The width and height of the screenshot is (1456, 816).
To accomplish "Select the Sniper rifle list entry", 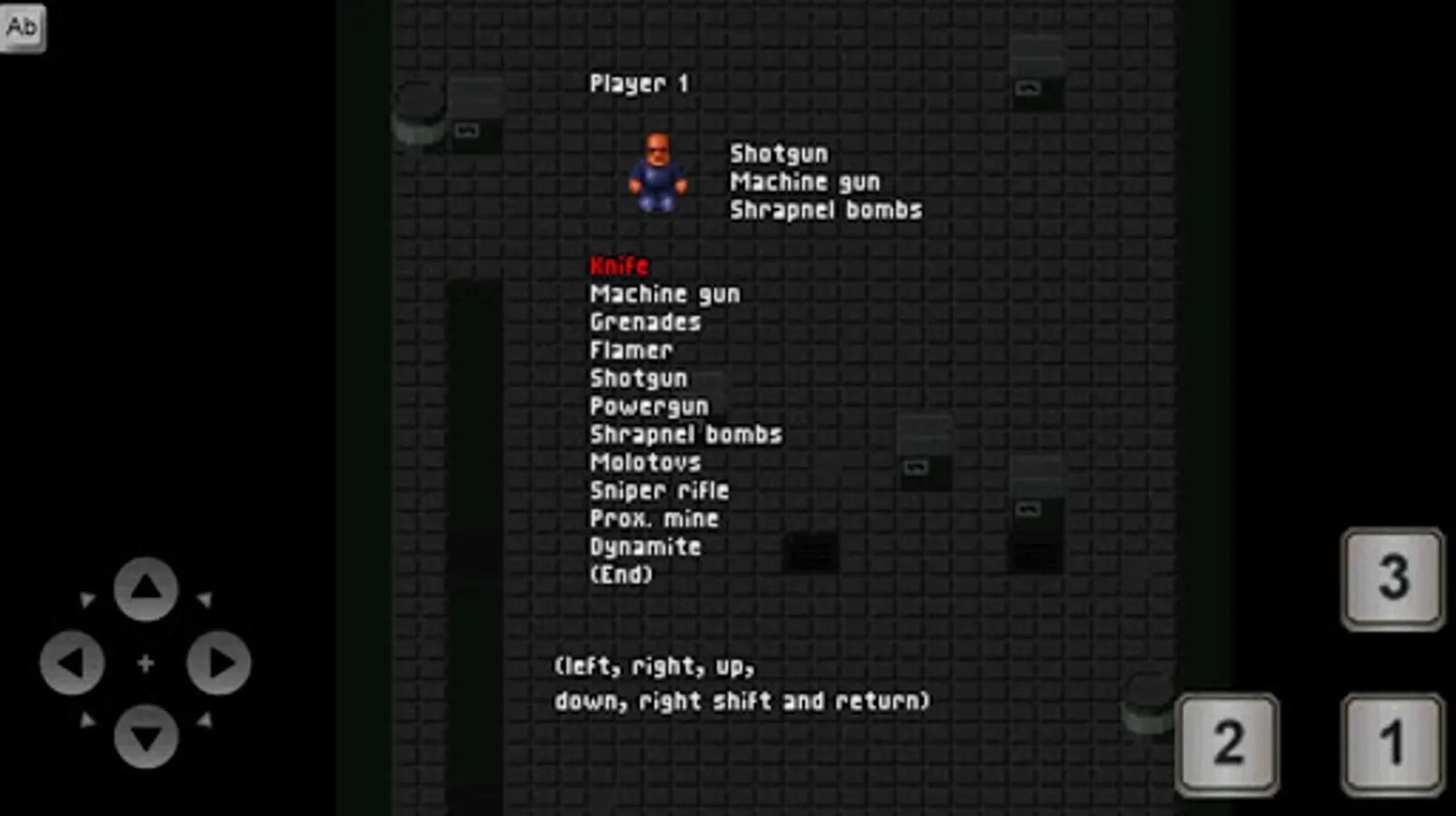I will point(659,491).
